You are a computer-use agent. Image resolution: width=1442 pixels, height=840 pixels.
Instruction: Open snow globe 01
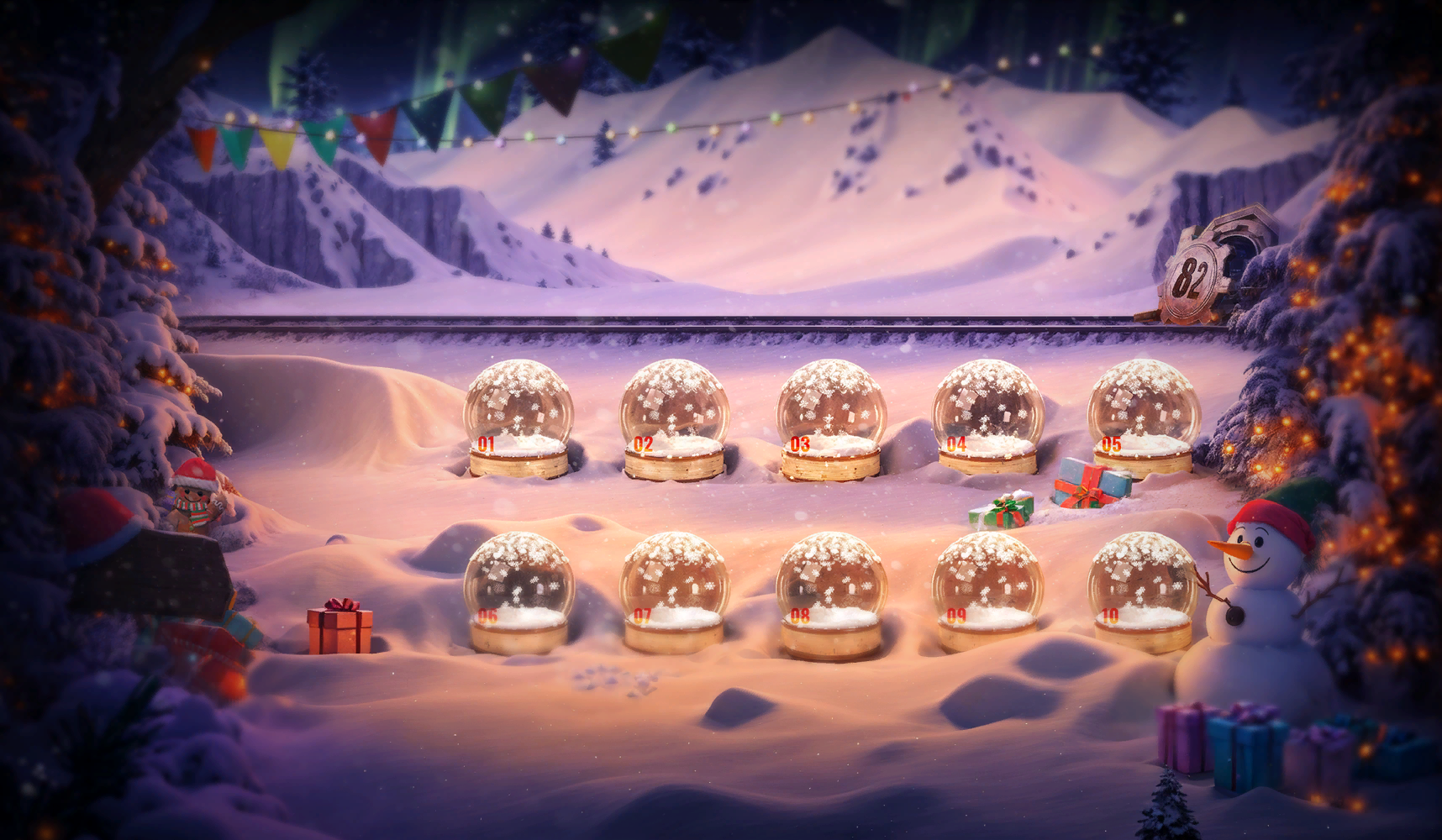[519, 412]
